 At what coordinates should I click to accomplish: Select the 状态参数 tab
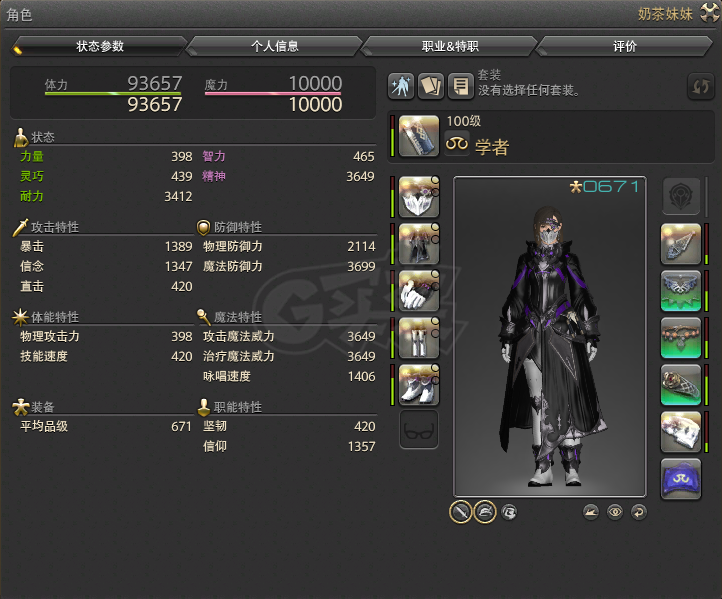(99, 46)
